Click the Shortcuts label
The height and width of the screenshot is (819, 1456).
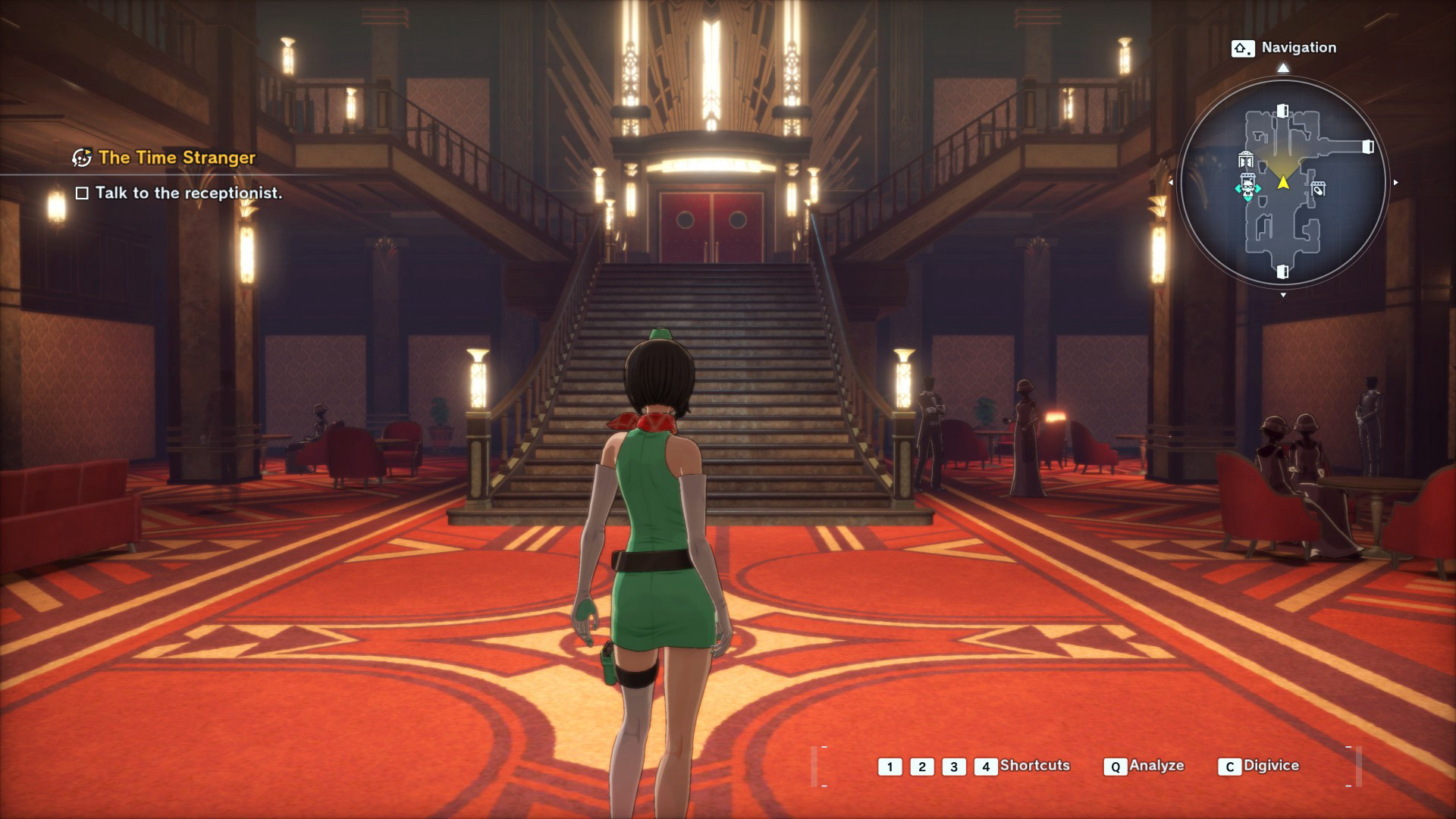(x=1034, y=766)
